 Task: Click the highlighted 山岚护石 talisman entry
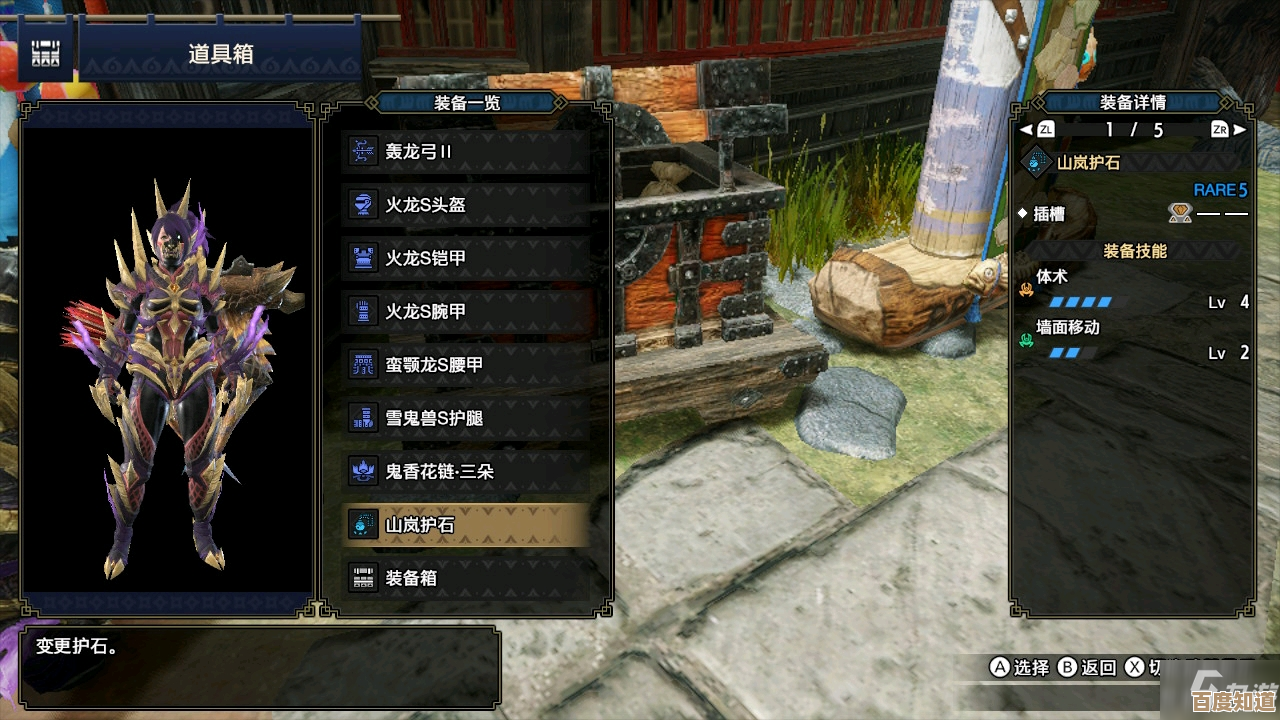click(466, 524)
